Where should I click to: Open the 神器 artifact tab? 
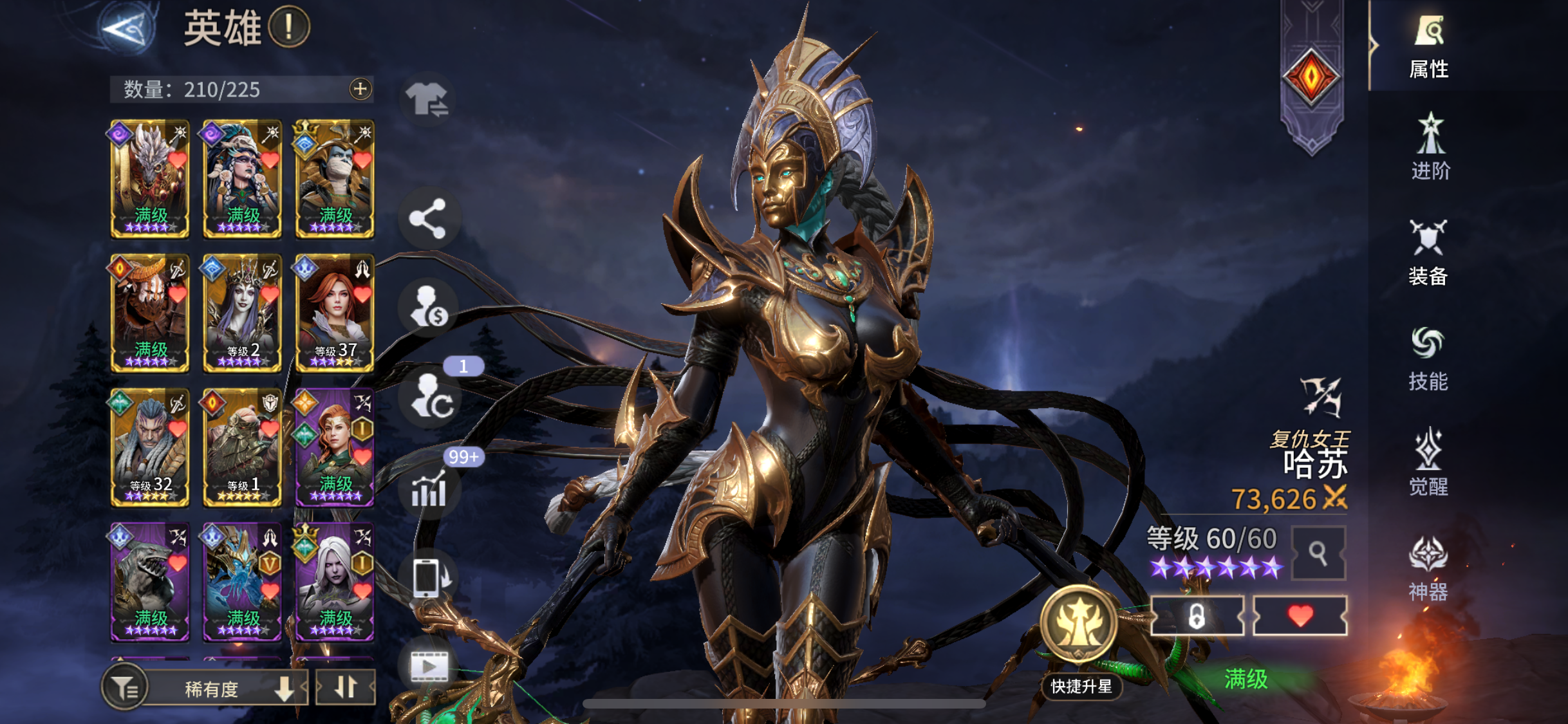(x=1428, y=569)
